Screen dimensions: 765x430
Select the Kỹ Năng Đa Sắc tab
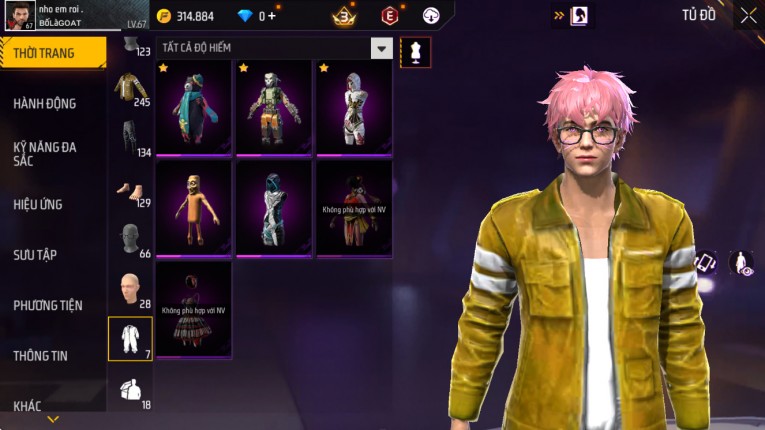point(45,153)
